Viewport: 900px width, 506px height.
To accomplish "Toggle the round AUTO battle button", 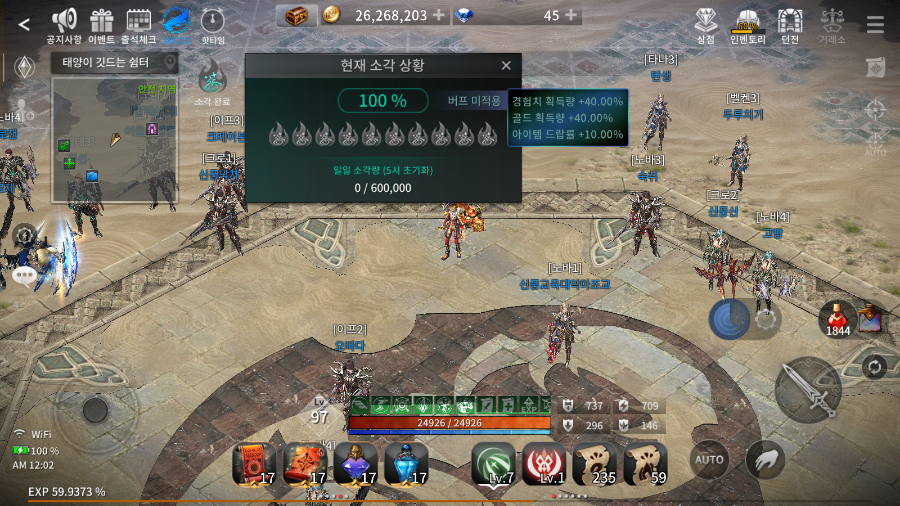I will [709, 460].
